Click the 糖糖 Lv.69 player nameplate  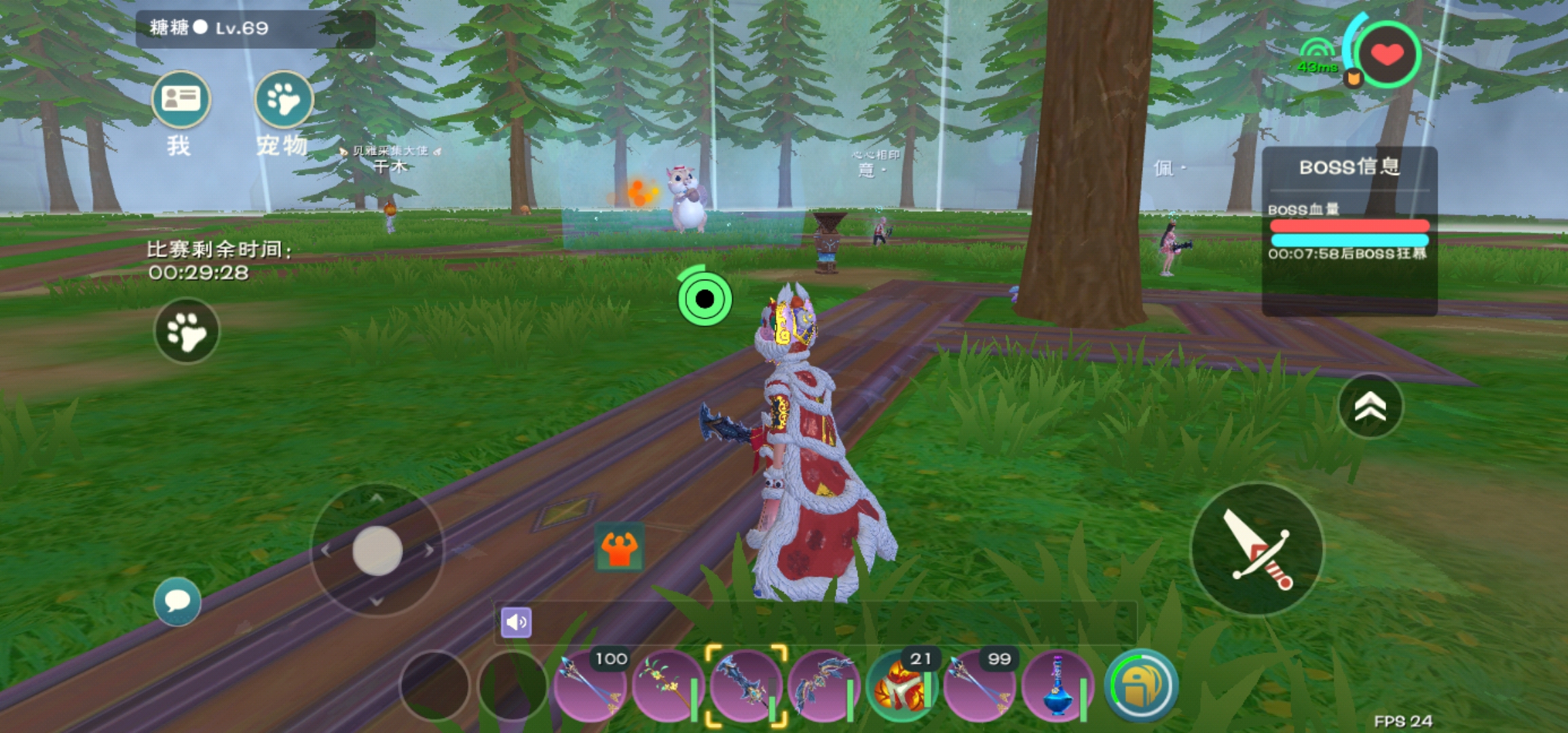click(255, 29)
